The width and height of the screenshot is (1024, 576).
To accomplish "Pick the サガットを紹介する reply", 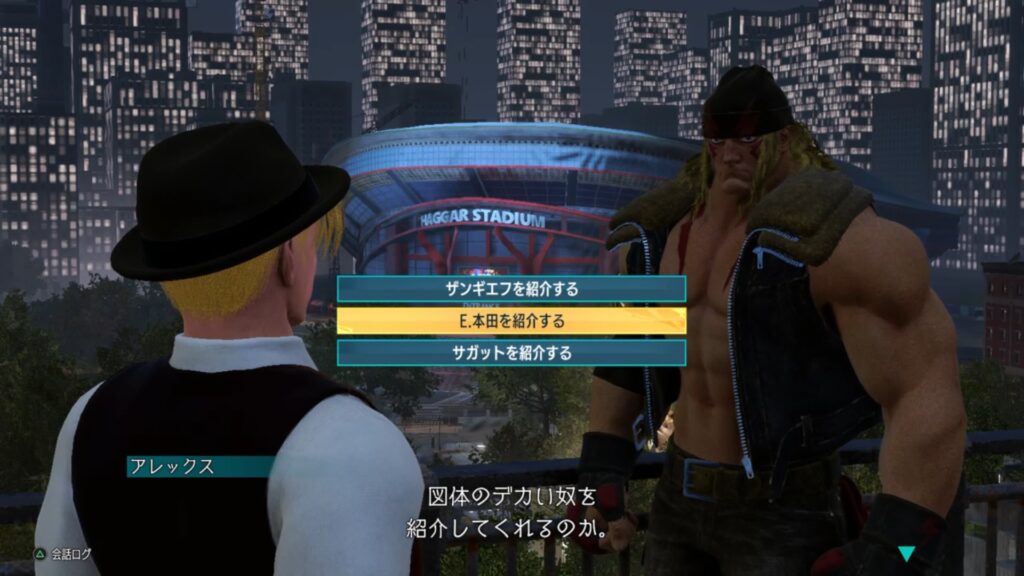I will [511, 353].
